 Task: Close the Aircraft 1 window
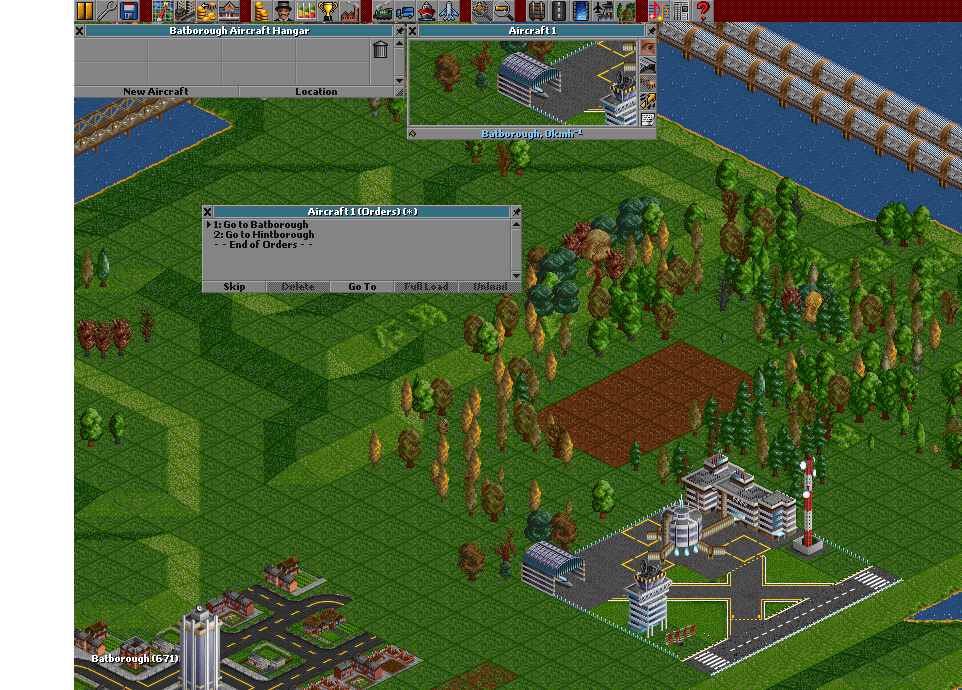(x=413, y=31)
